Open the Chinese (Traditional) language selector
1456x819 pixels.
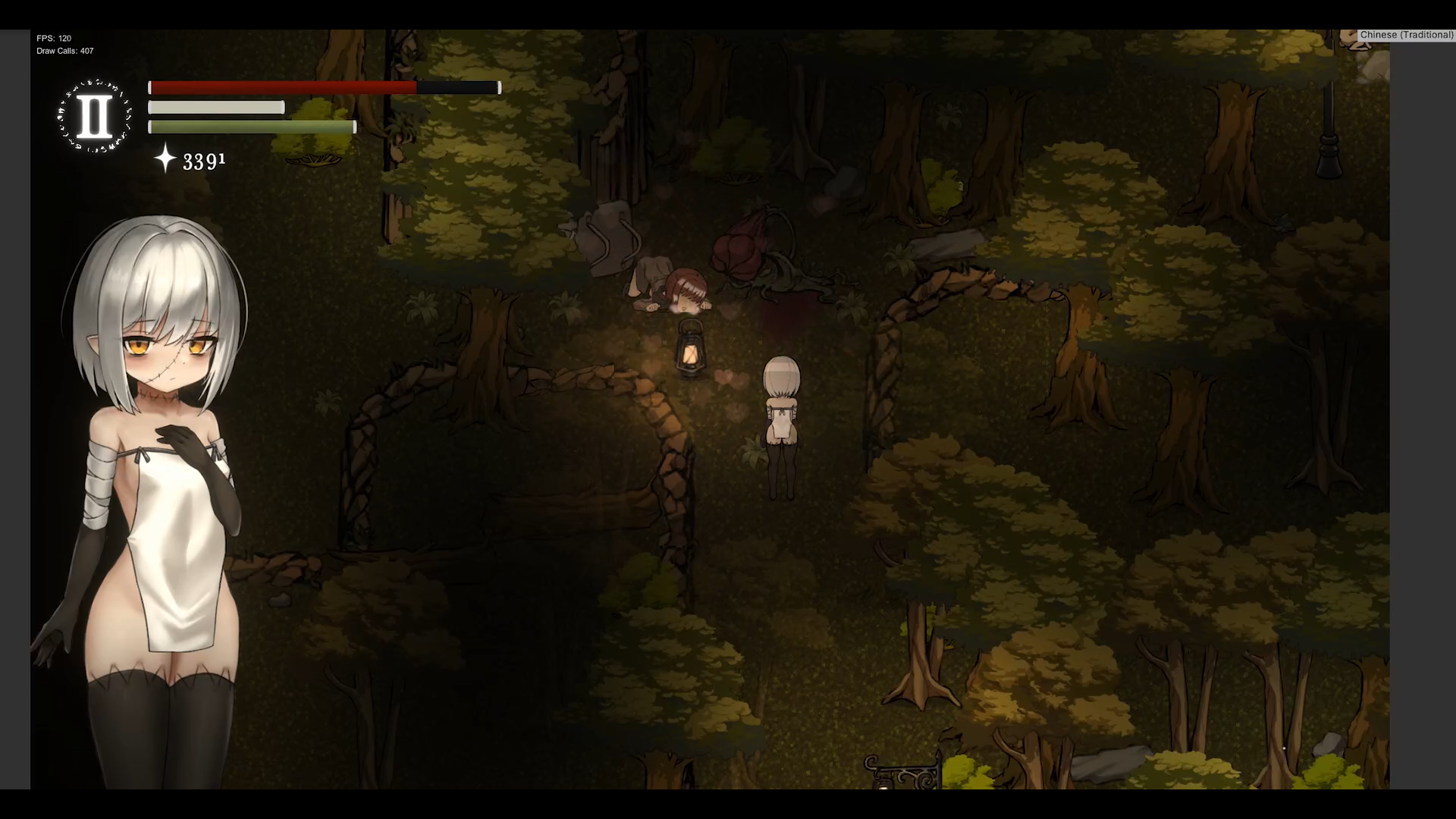tap(1406, 35)
